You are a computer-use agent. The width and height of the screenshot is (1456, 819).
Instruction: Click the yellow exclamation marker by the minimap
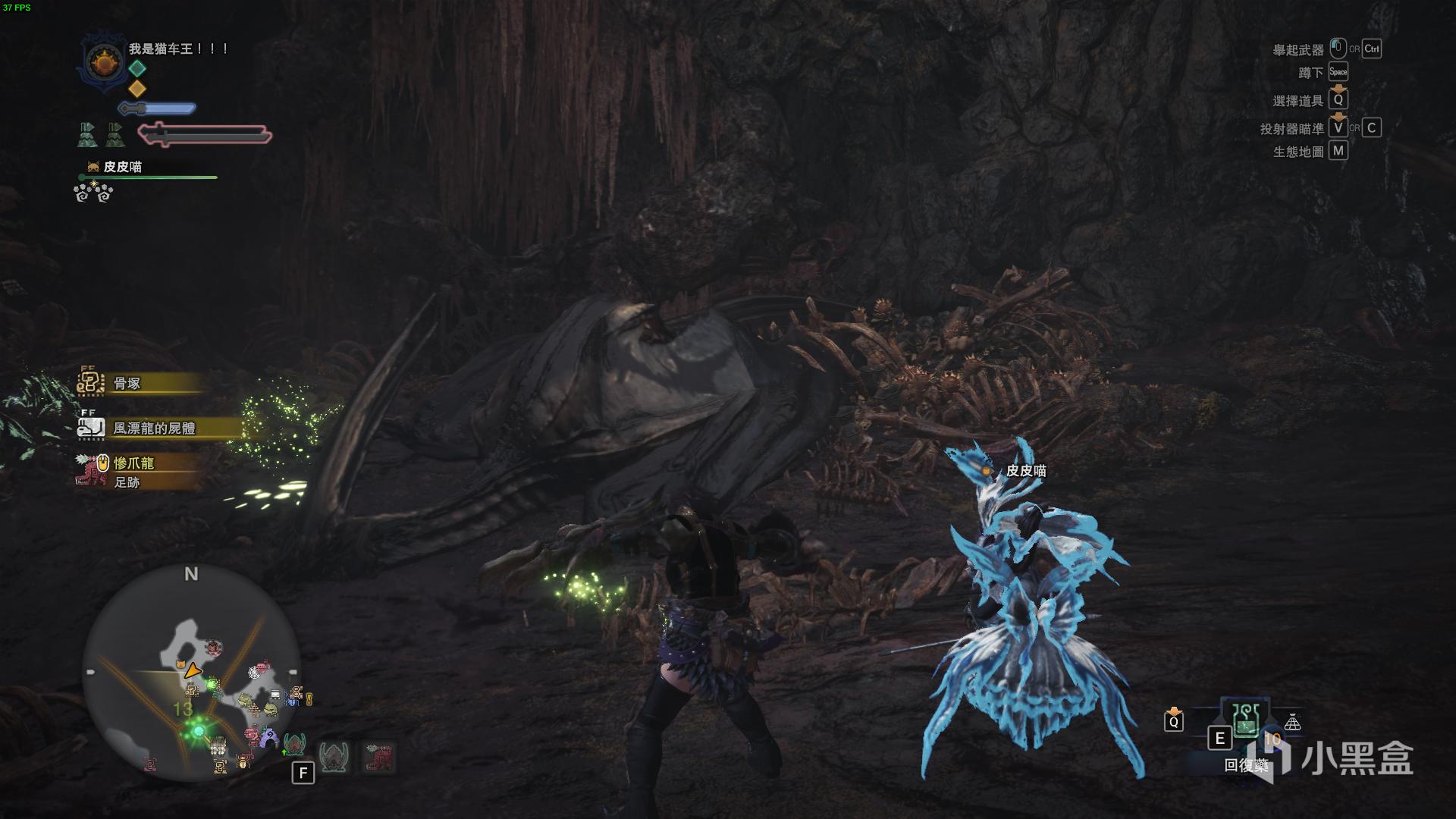pos(309,699)
